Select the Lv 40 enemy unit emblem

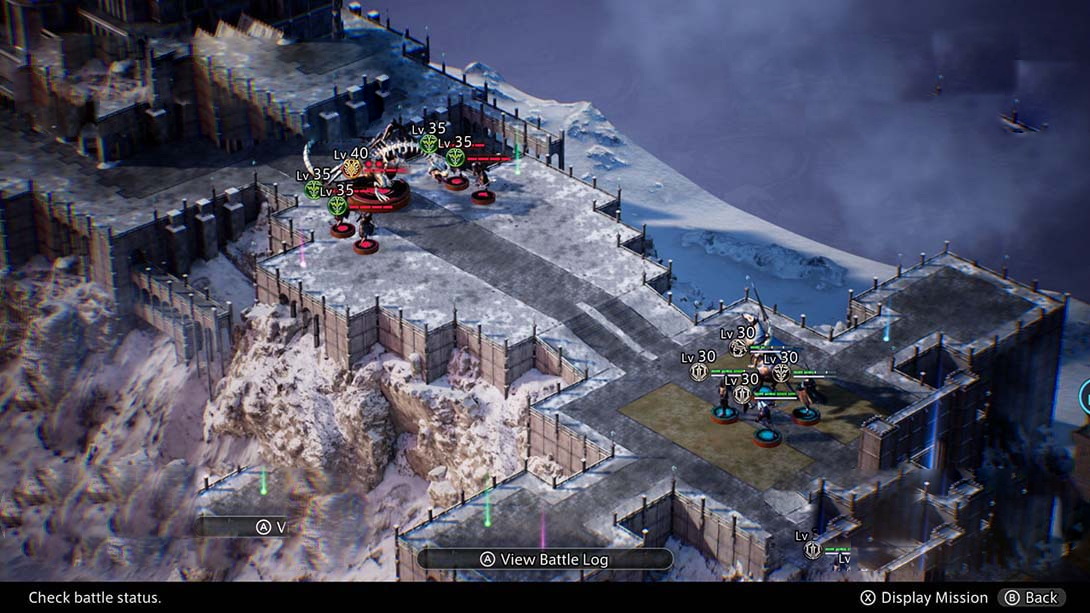pyautogui.click(x=352, y=168)
